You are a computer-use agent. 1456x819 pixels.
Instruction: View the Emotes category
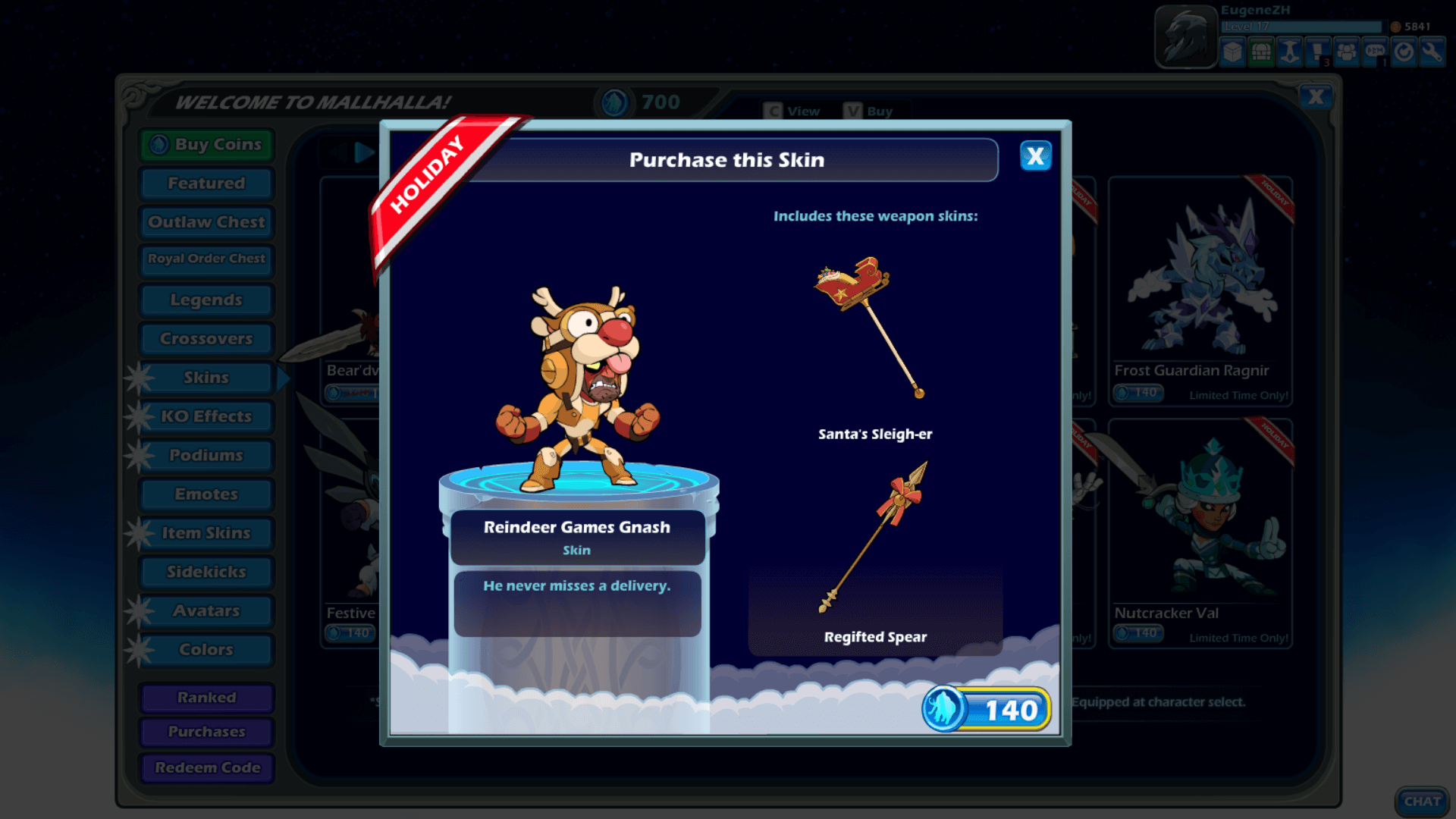click(x=206, y=494)
